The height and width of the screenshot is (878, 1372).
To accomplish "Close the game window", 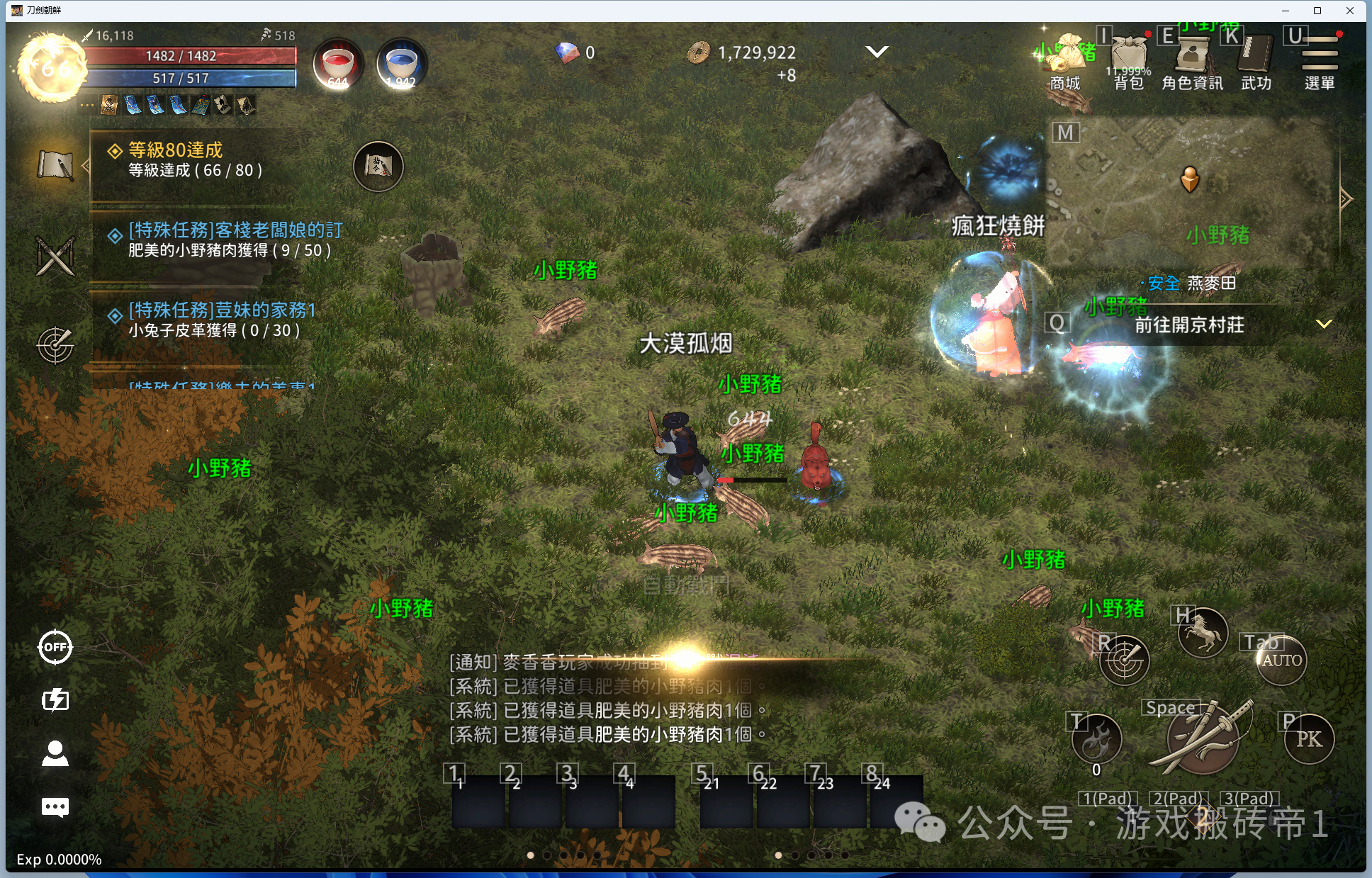I will pyautogui.click(x=1350, y=11).
